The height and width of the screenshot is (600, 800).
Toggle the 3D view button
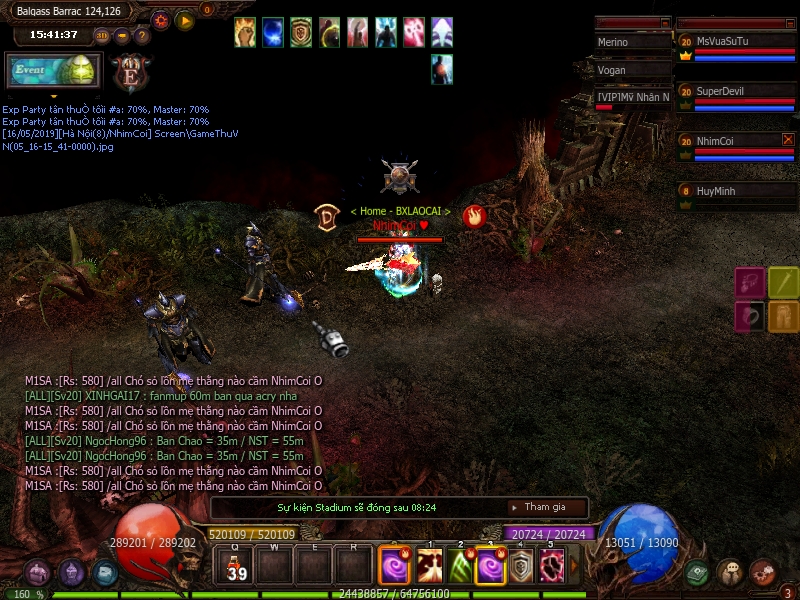102,35
